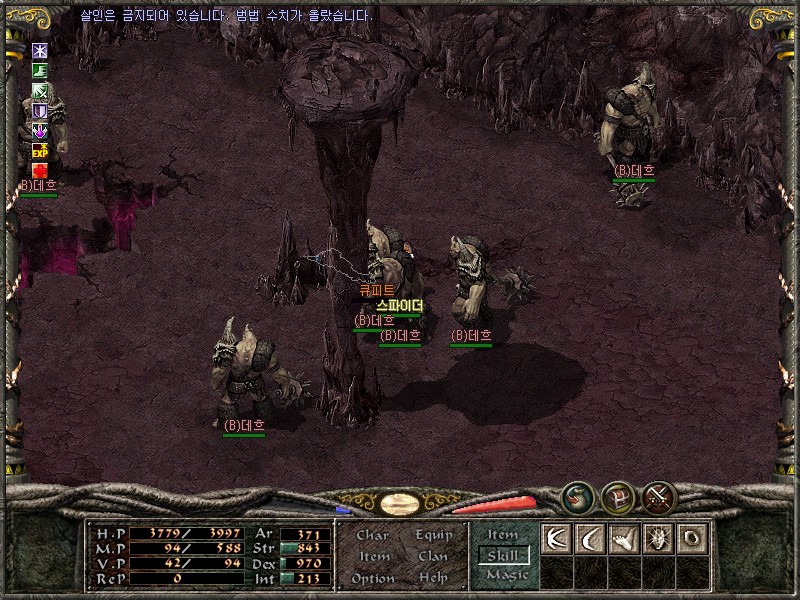
Task: Switch hotbar to the Magic tab
Action: click(x=506, y=575)
